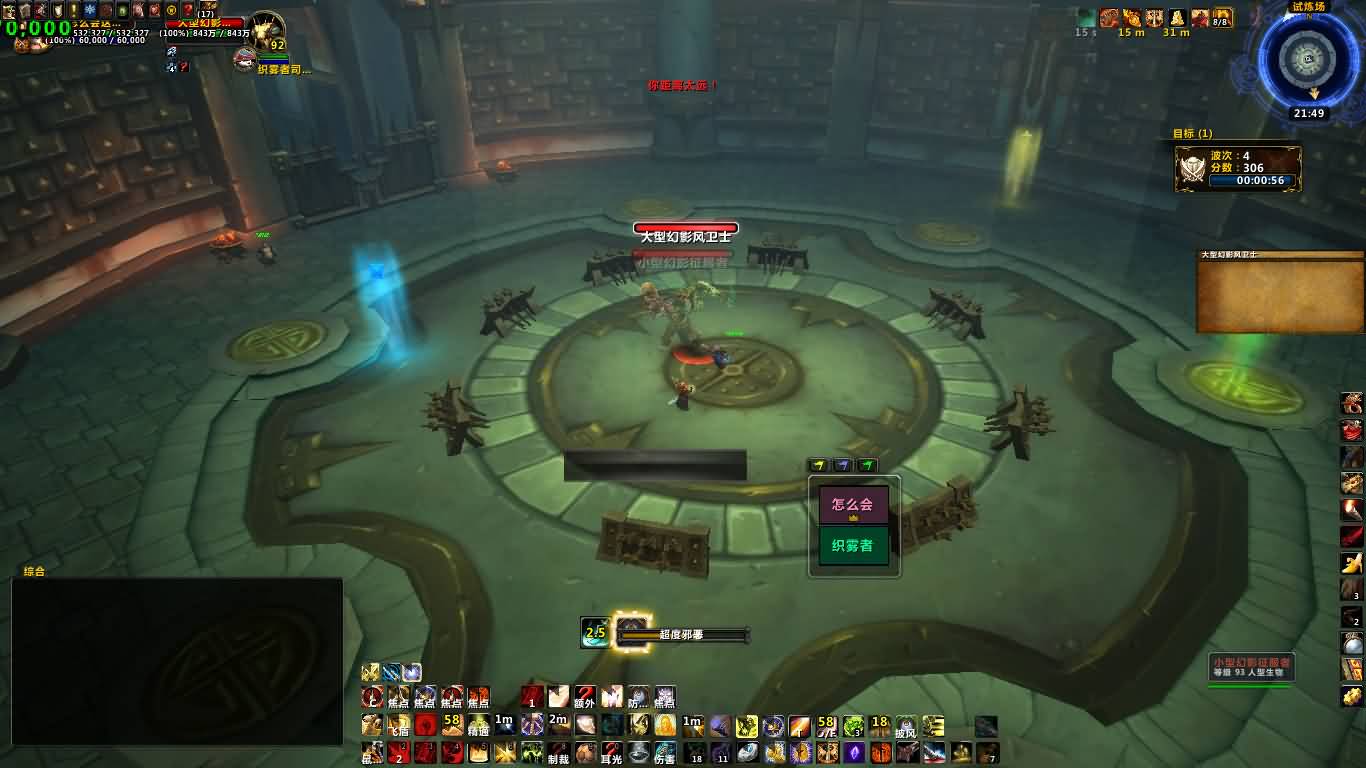Use the 额外 action button
Image resolution: width=1366 pixels, height=768 pixels.
tap(585, 697)
